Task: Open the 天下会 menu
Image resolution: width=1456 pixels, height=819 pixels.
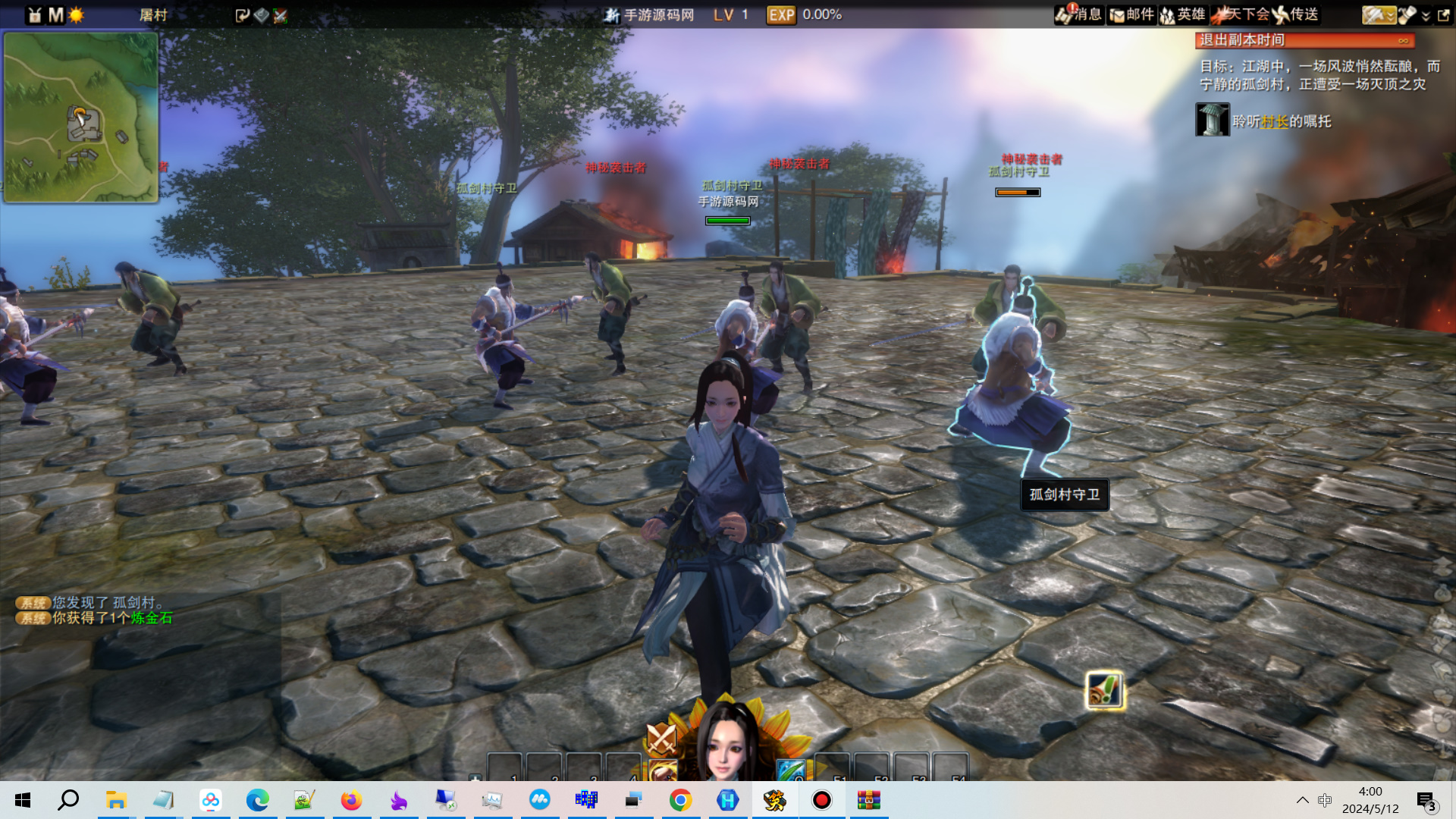Action: tap(1240, 14)
